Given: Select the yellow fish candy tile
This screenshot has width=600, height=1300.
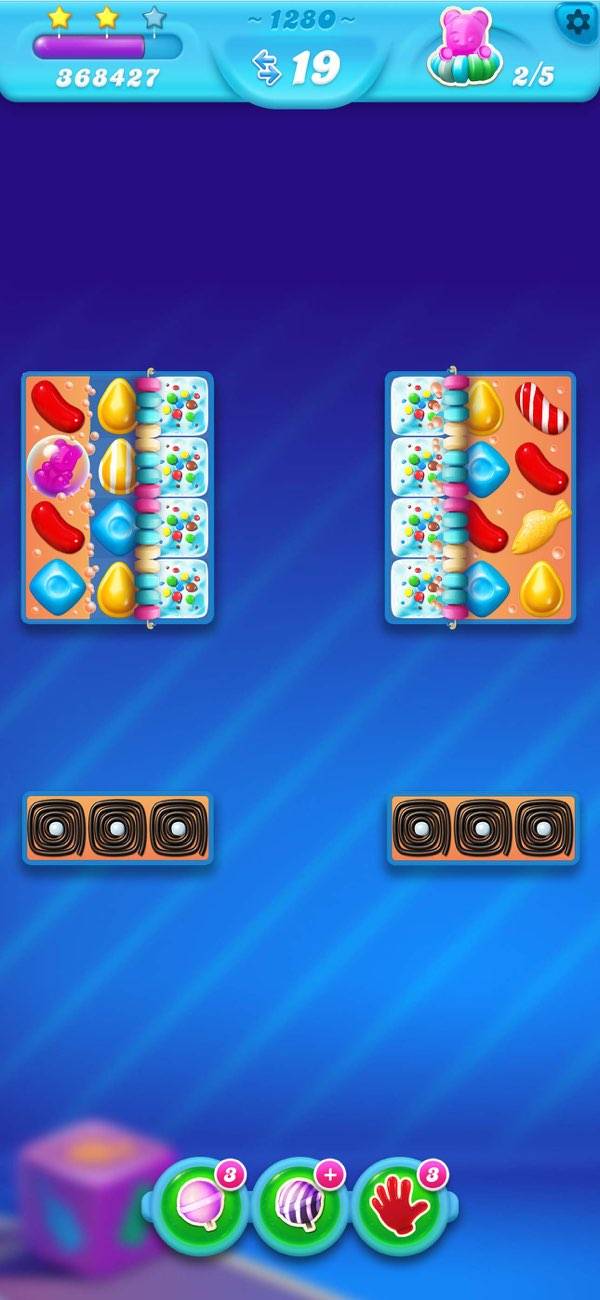Looking at the screenshot, I should [541, 527].
